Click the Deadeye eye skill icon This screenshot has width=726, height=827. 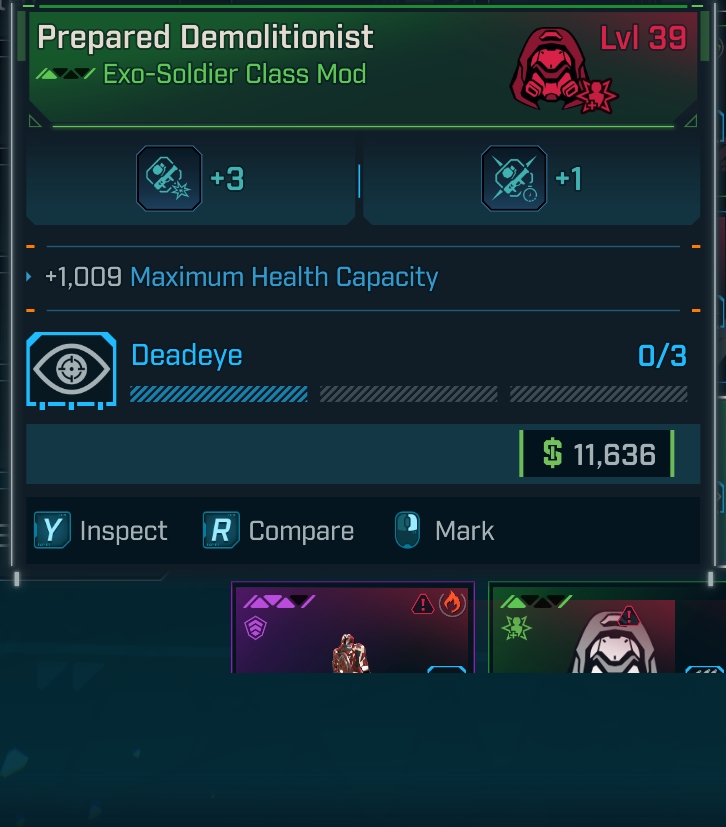click(x=71, y=369)
